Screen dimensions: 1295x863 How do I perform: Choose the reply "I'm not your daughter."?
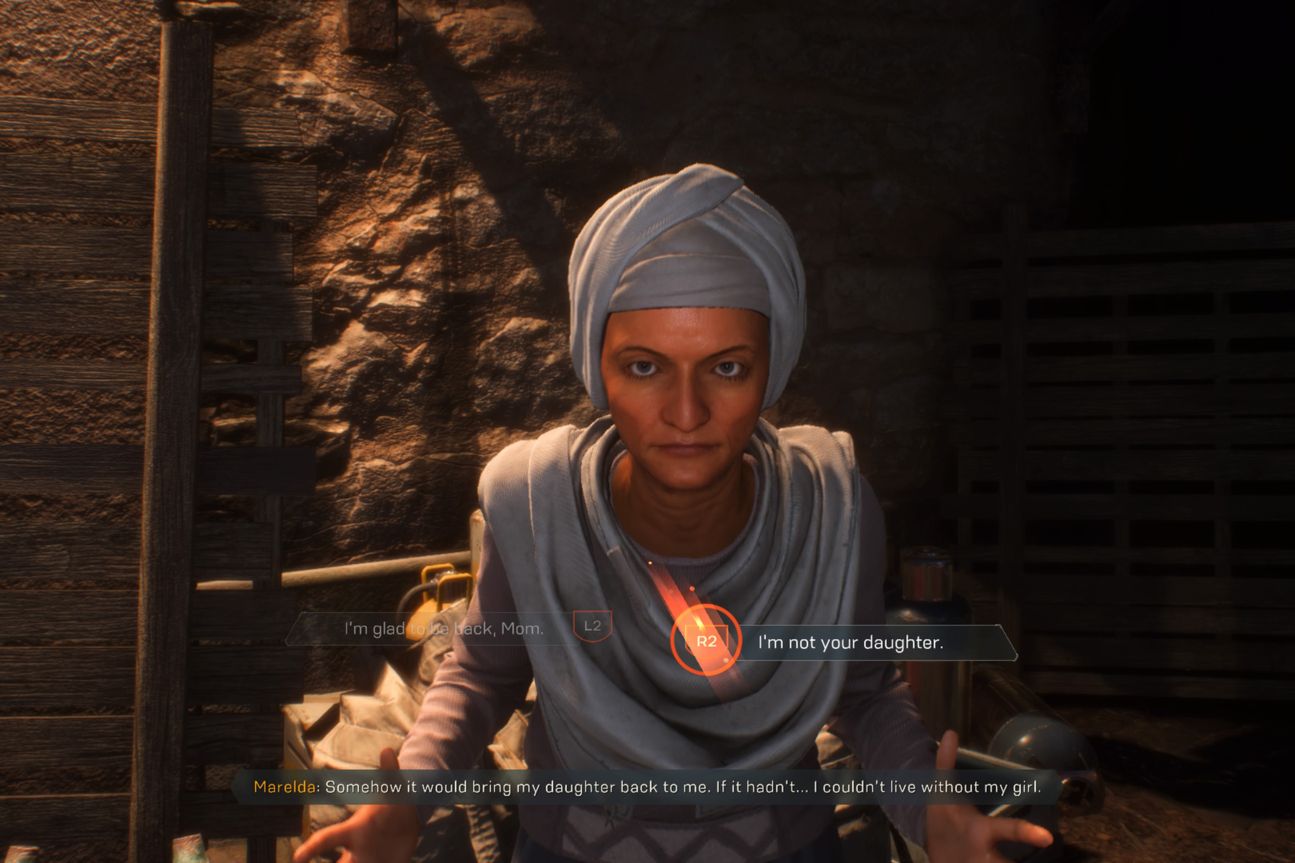pyautogui.click(x=850, y=642)
